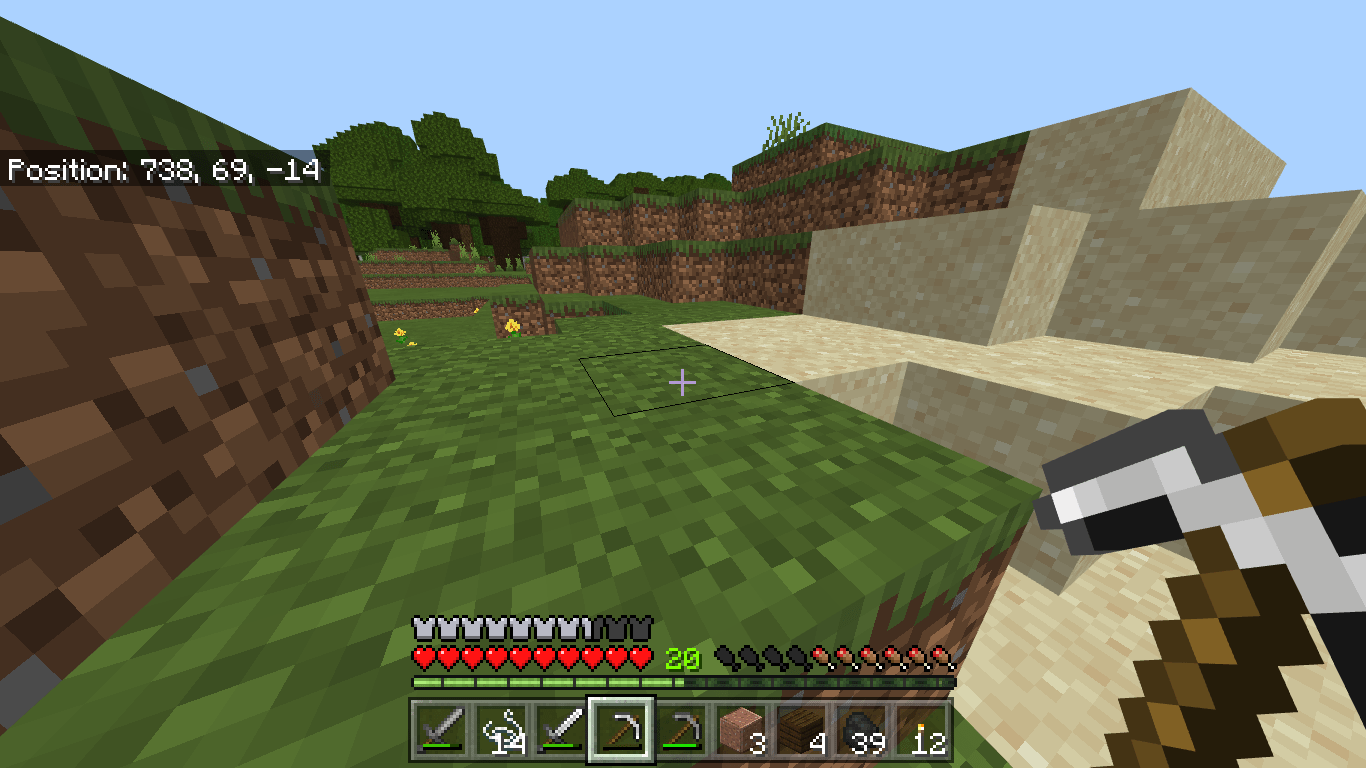
Task: Click the gray chestplate armor indicator
Action: [422, 629]
